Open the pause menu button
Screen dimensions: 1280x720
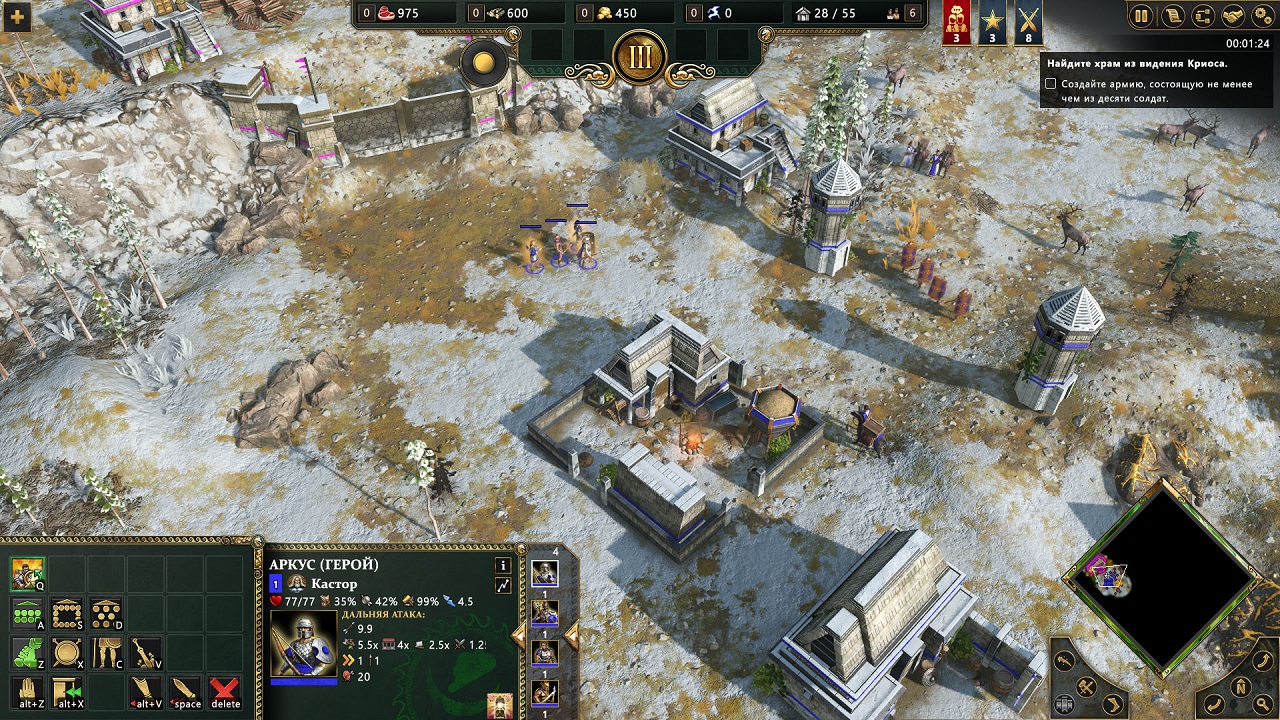coord(1141,15)
